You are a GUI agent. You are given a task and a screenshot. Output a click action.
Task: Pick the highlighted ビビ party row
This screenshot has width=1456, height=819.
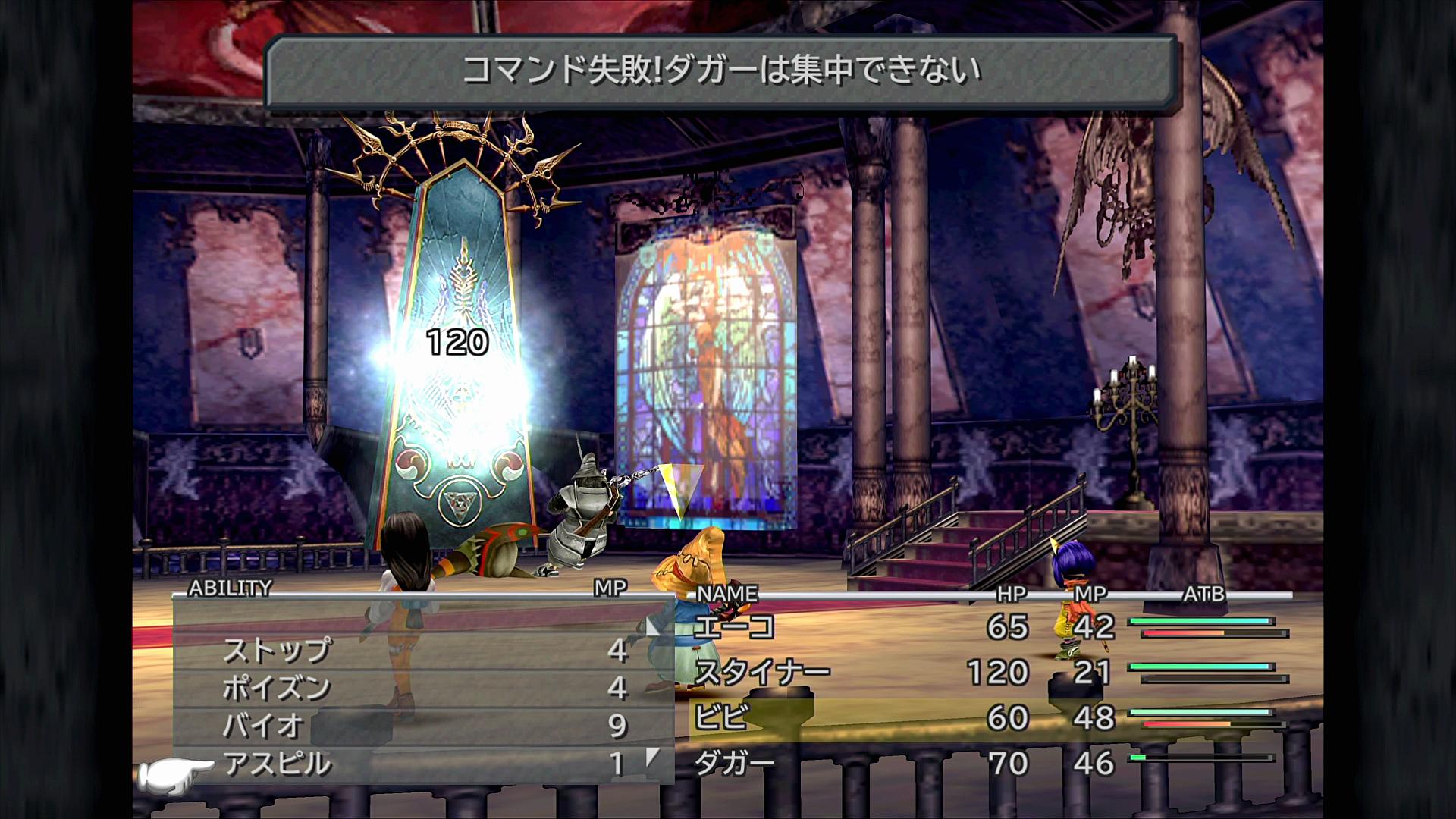click(x=722, y=717)
